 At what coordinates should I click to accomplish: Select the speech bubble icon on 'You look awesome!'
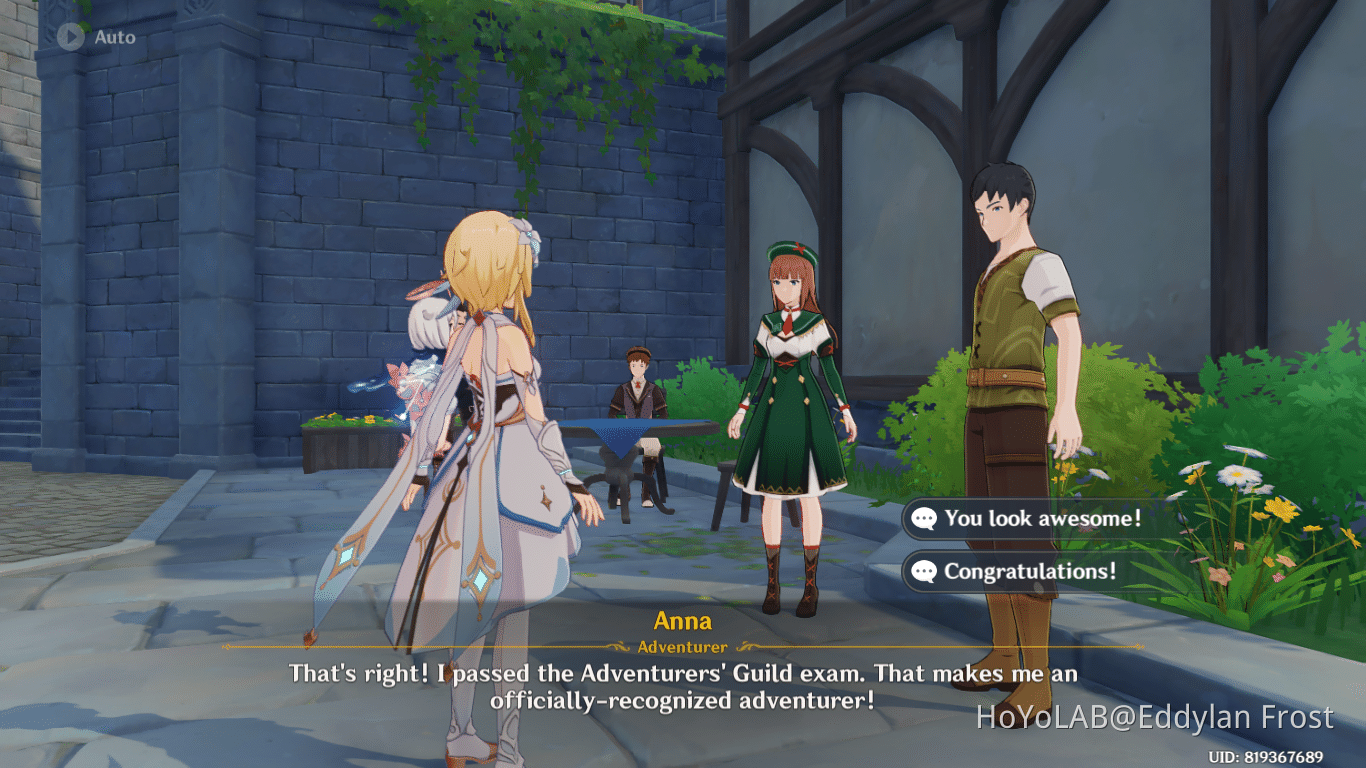click(x=925, y=519)
